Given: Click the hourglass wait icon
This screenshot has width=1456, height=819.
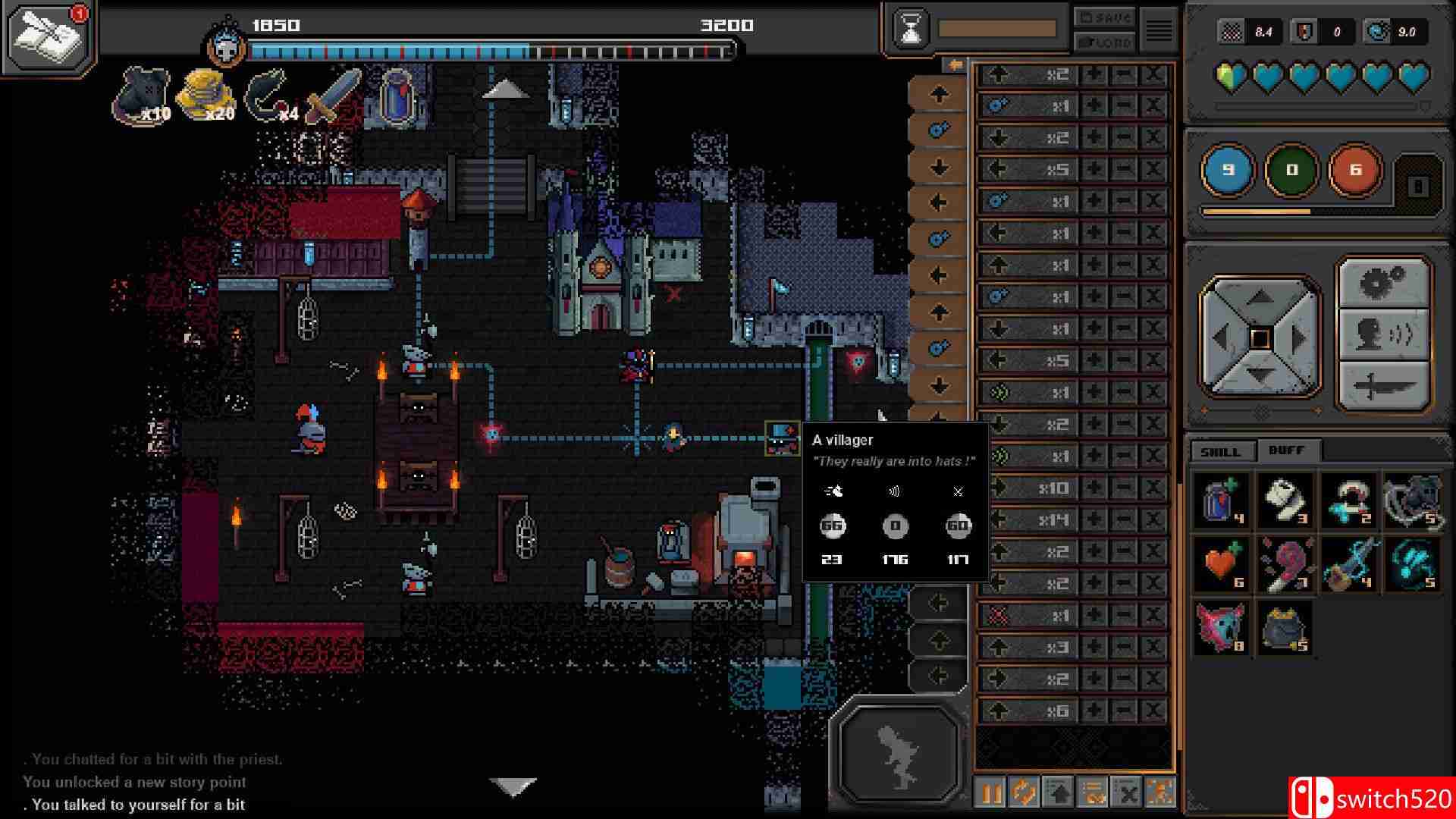Looking at the screenshot, I should pyautogui.click(x=911, y=30).
